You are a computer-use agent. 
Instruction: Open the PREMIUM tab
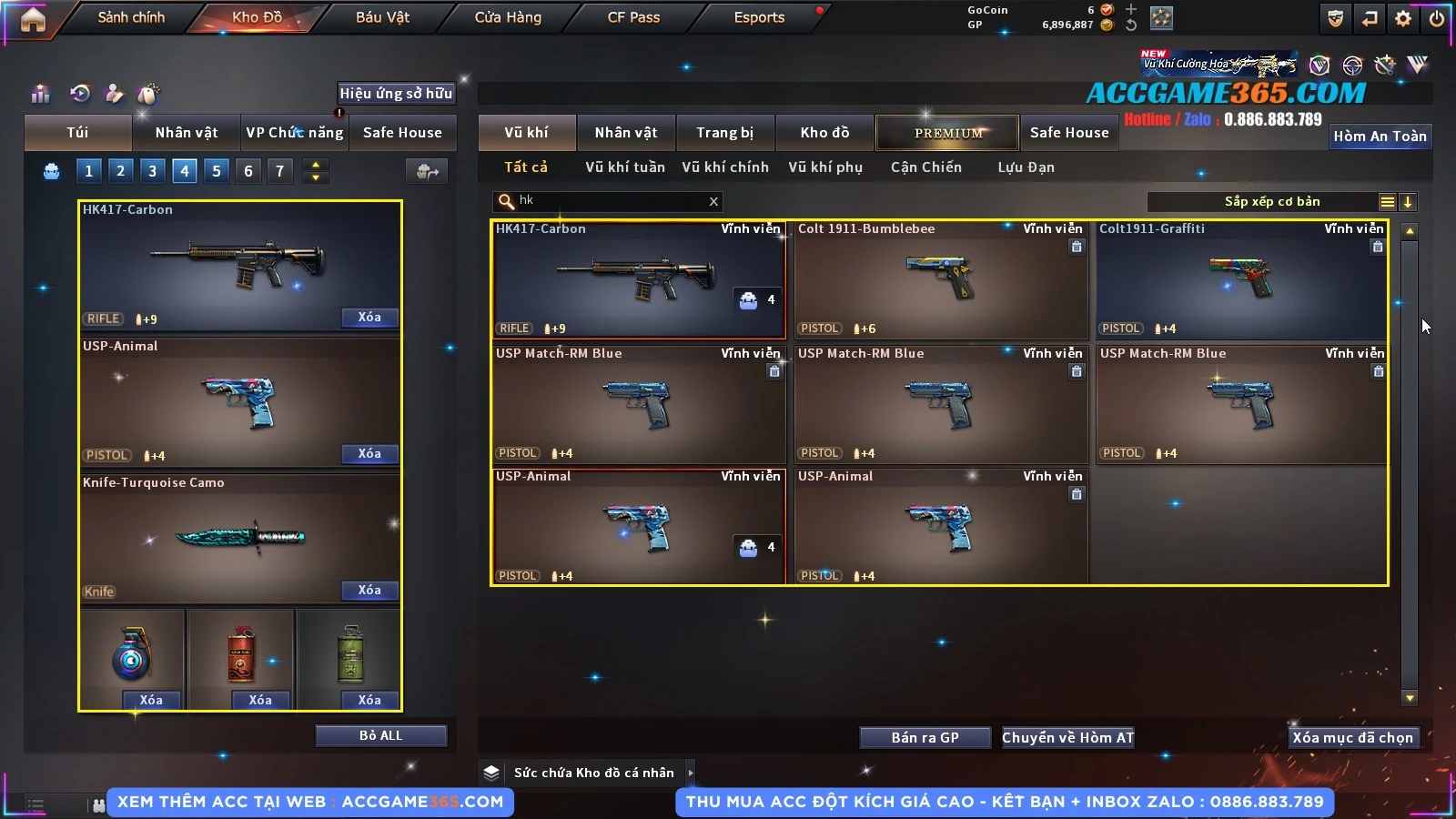click(948, 133)
